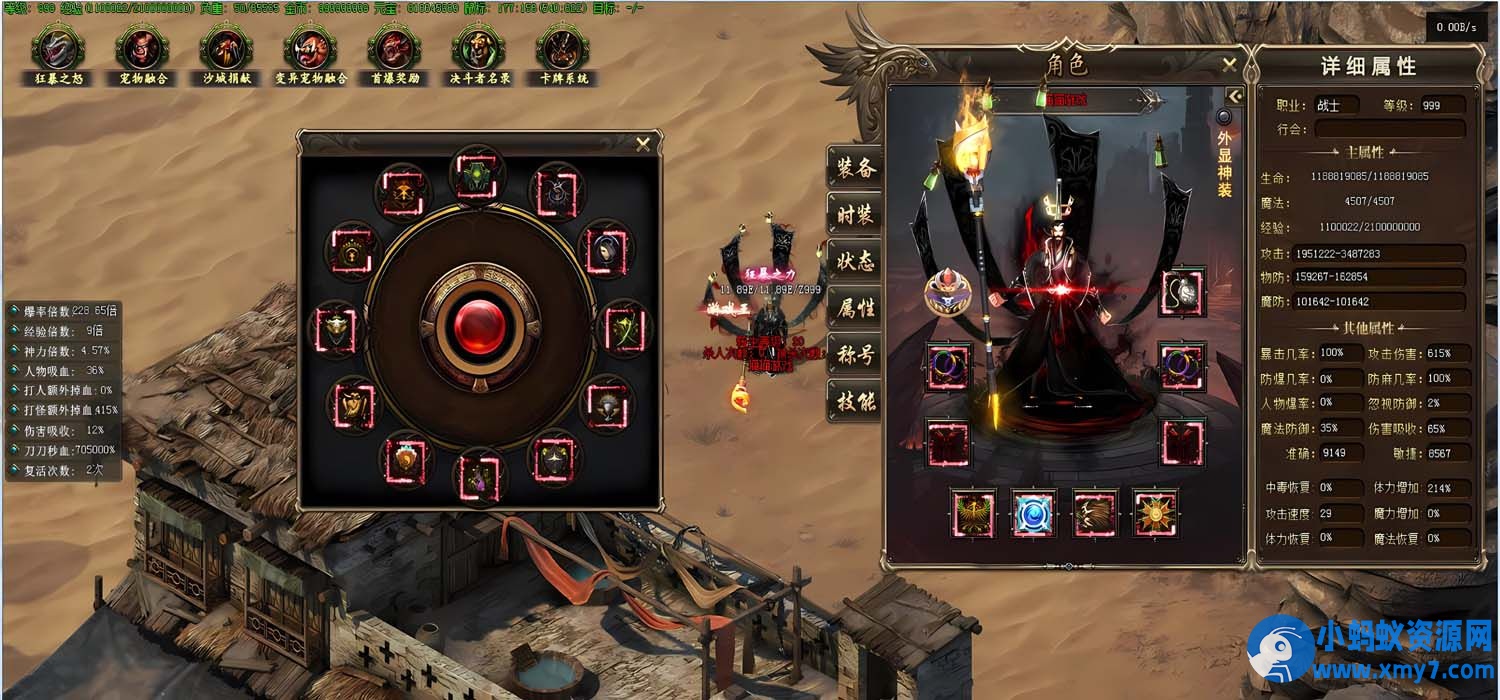Close the circular rune wheel window
Image resolution: width=1500 pixels, height=700 pixels.
point(643,144)
